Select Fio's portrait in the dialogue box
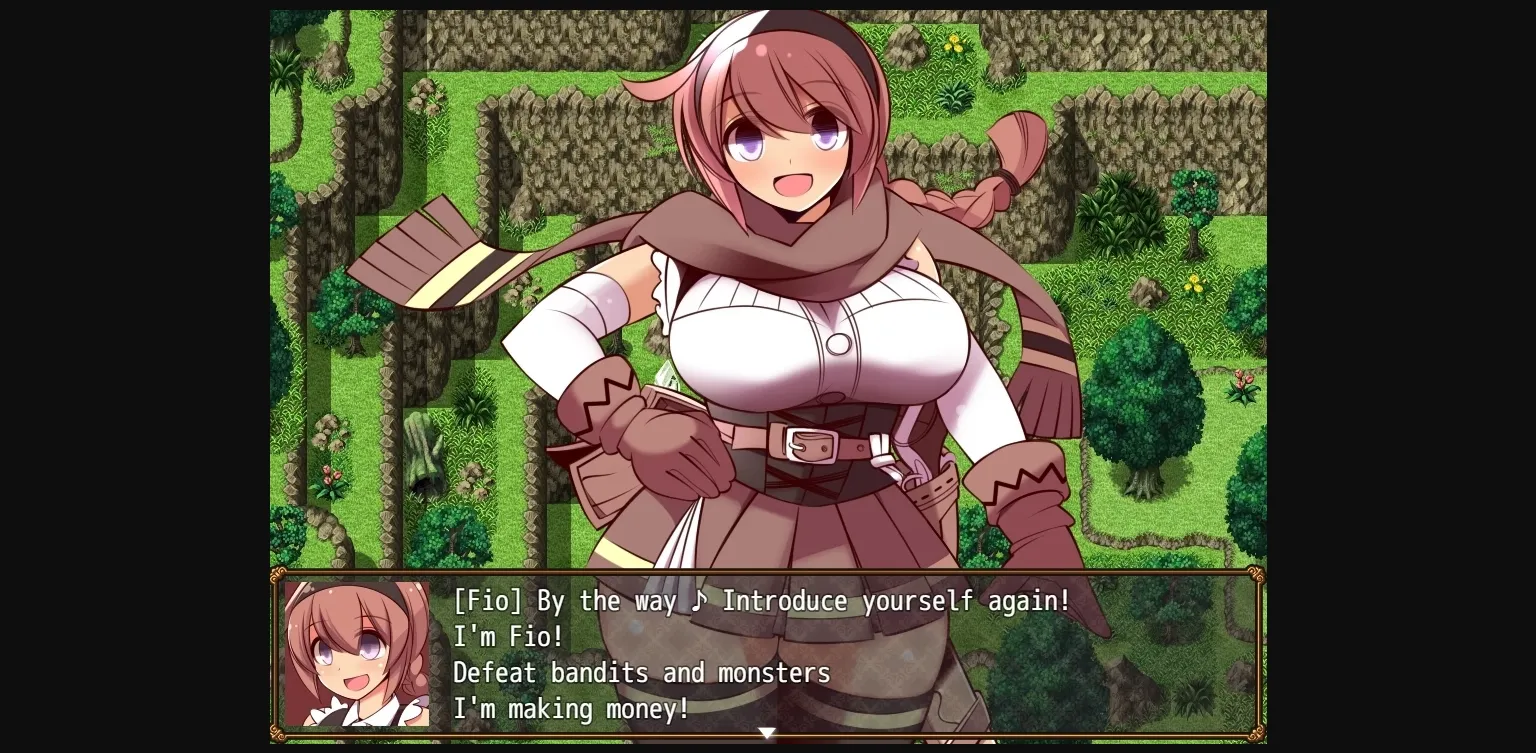Screen dimensions: 1536x753 tap(358, 652)
